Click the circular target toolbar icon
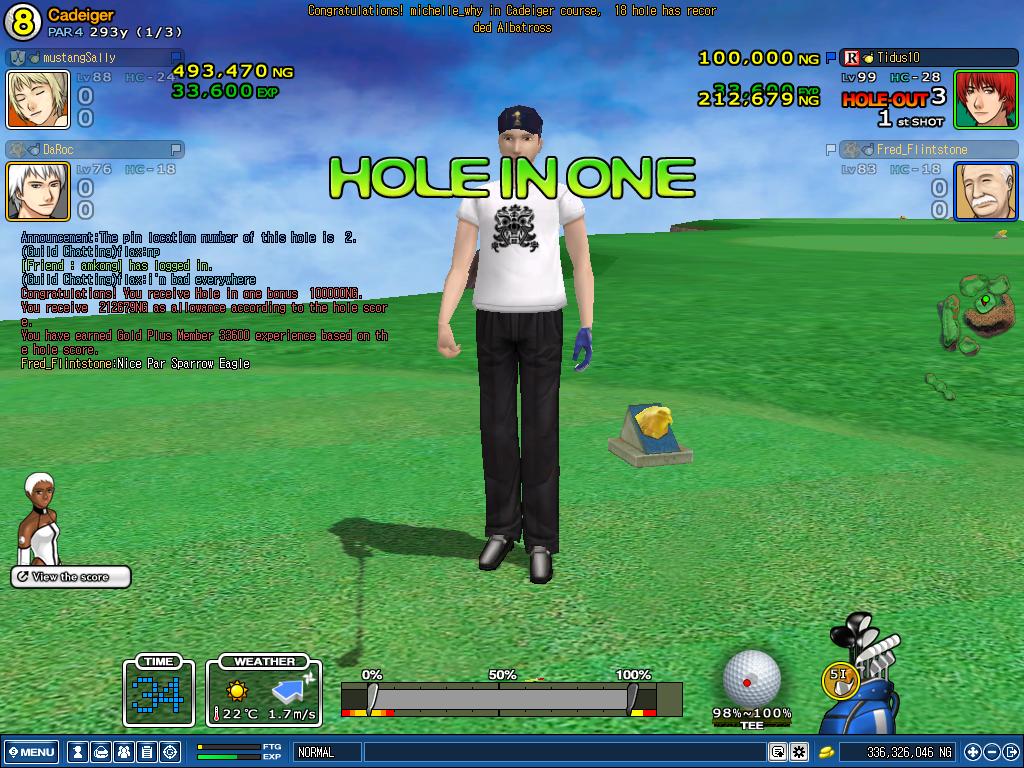Screen dimensions: 1024x768 [170, 752]
